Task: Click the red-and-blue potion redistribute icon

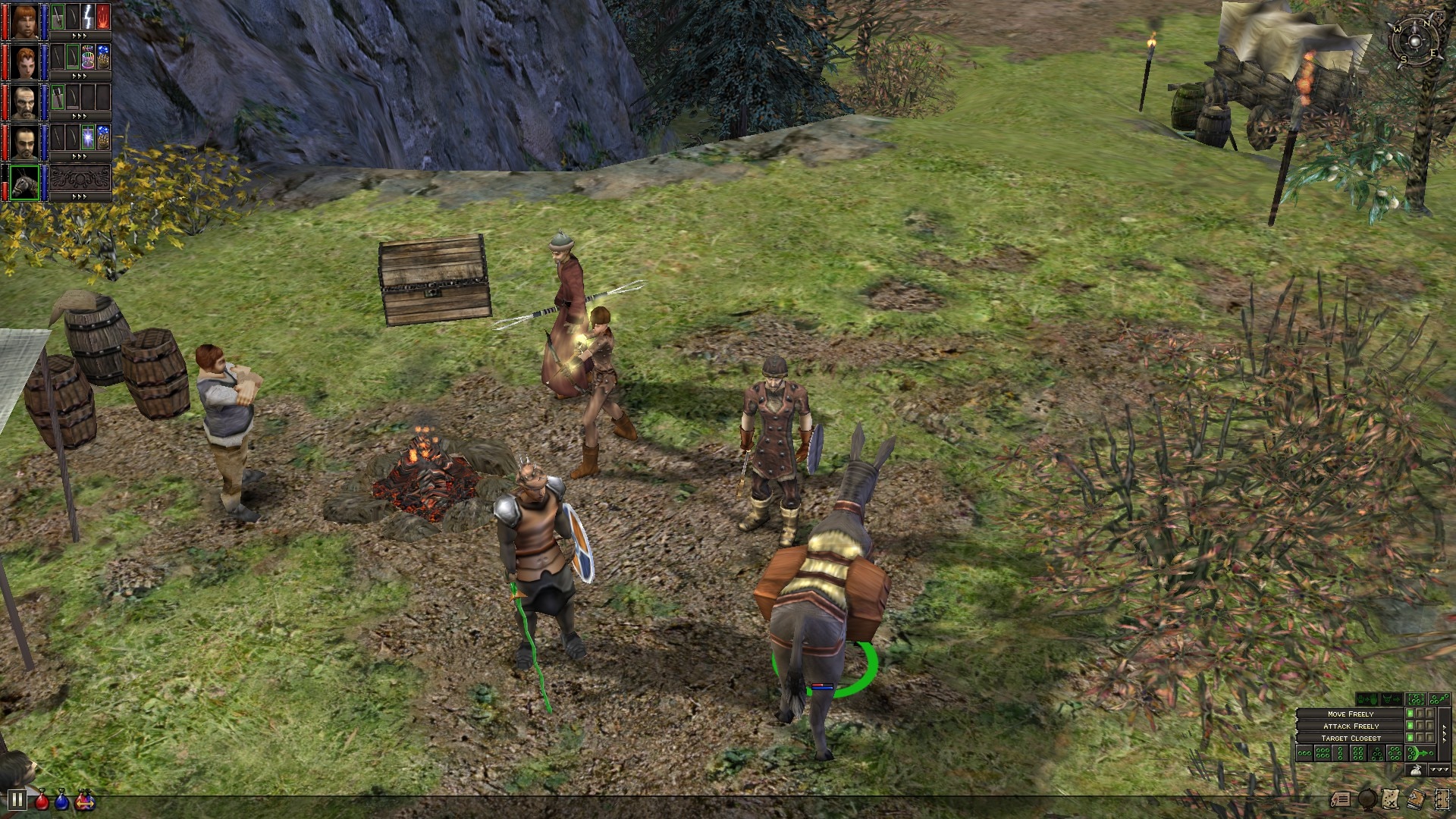Action: [x=84, y=799]
